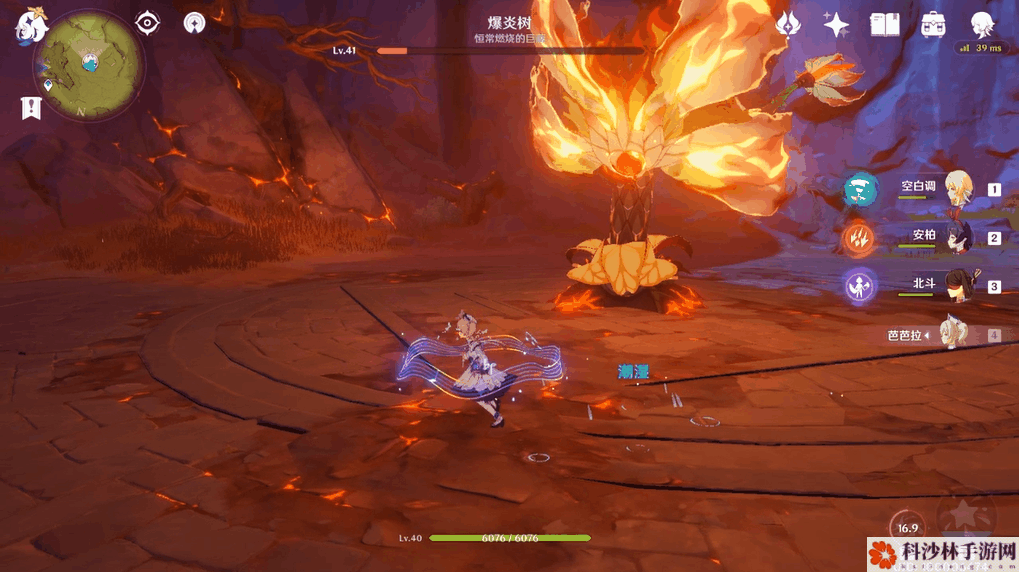The image size is (1019, 572).
Task: Trigger 北斗's purple elemental burst icon
Action: click(860, 287)
